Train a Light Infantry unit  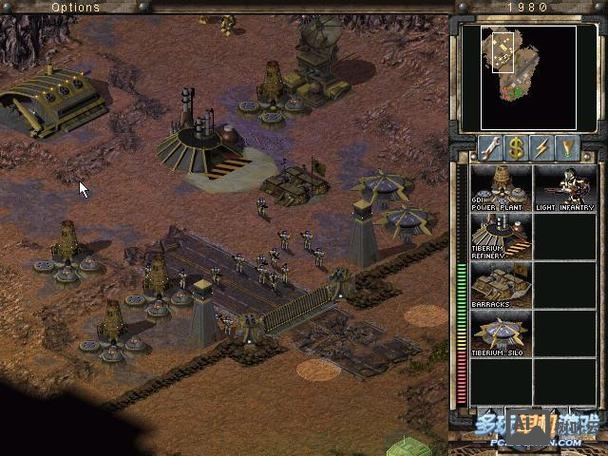pos(563,187)
